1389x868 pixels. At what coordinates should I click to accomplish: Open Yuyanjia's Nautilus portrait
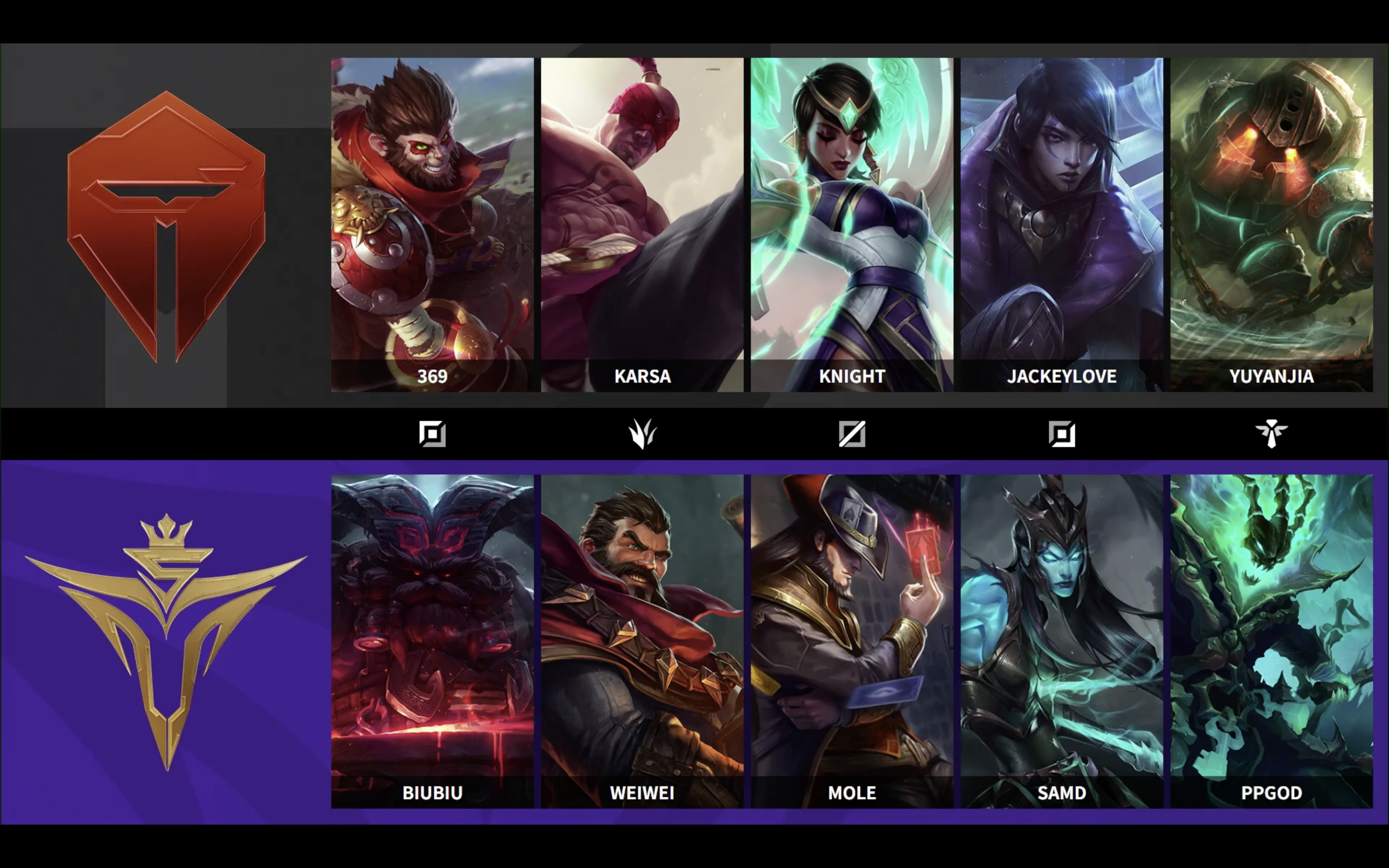pyautogui.click(x=1272, y=218)
